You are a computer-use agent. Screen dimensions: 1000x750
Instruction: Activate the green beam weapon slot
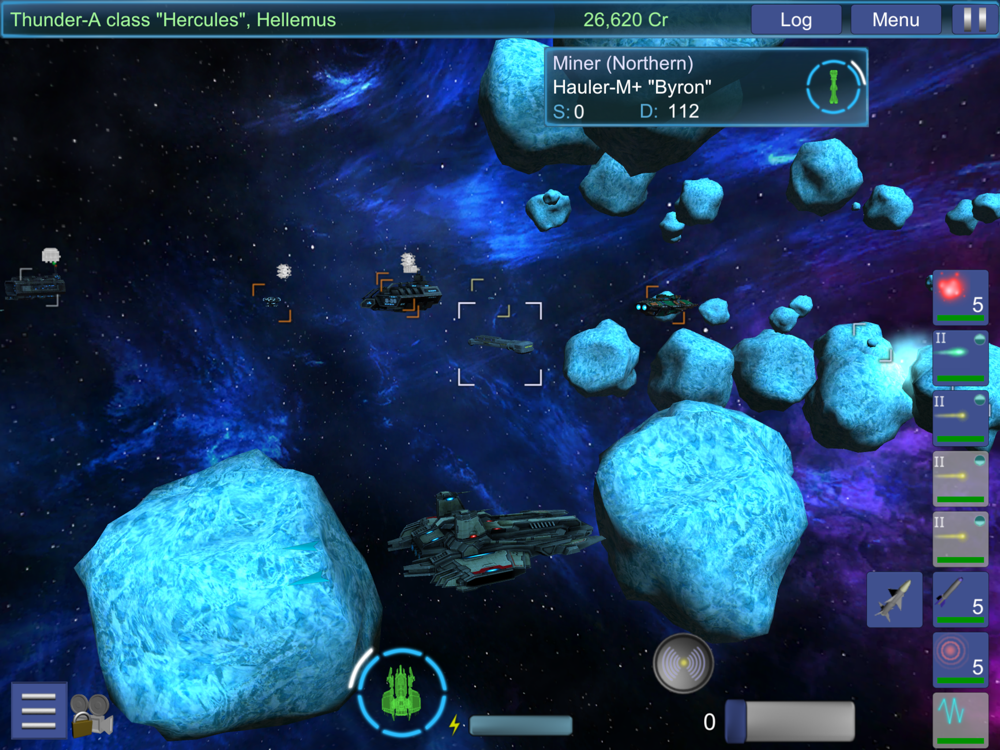[960, 358]
